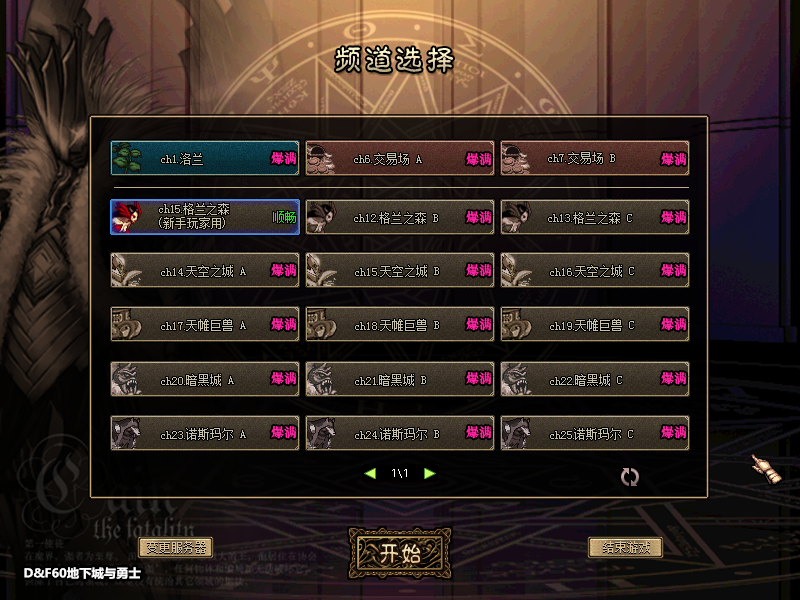Select 格兰之森 新手玩家用 channel
The image size is (800, 600).
pos(204,217)
